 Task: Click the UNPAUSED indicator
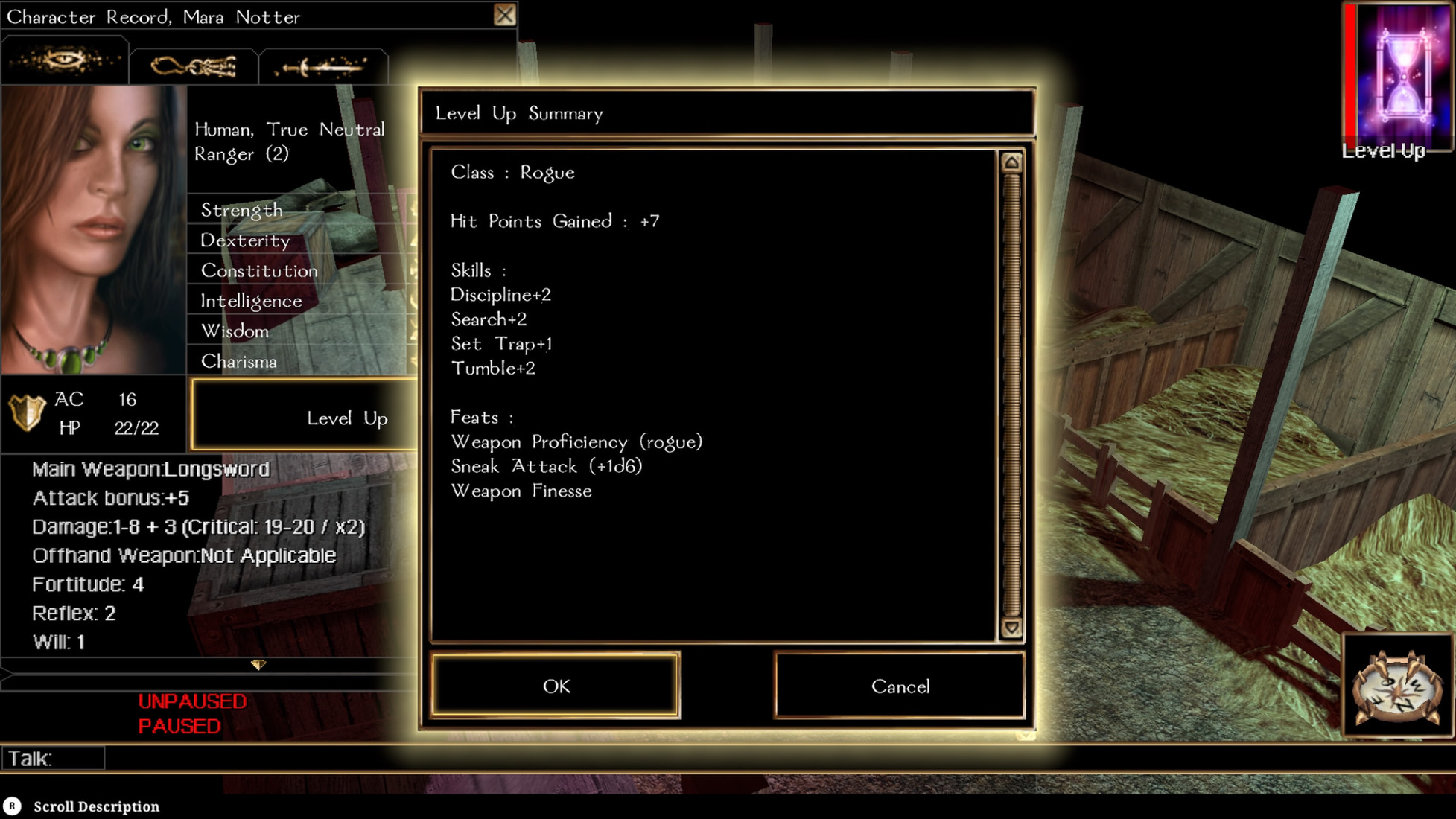click(x=191, y=701)
